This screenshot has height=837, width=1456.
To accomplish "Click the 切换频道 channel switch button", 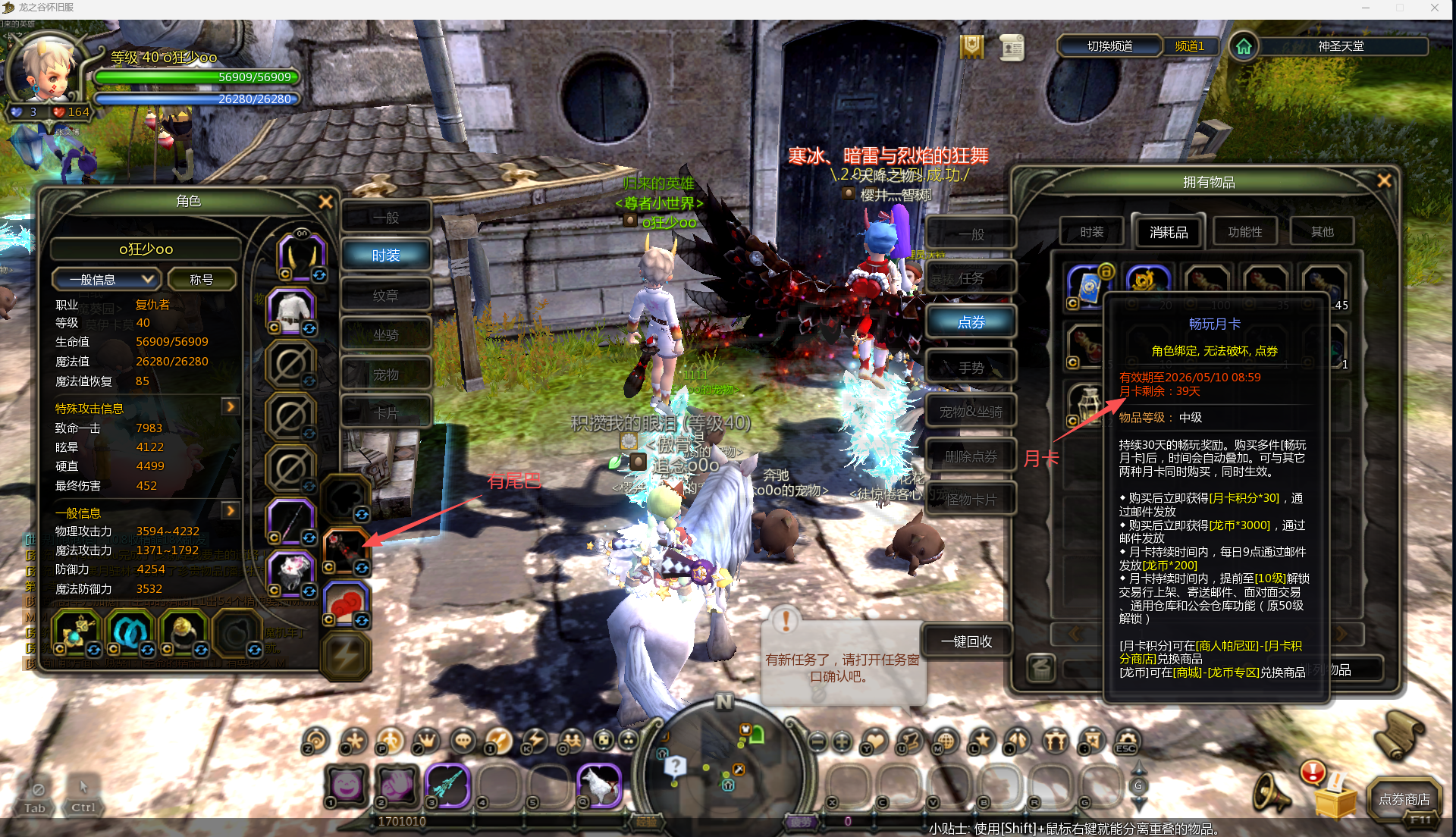I will [x=1109, y=46].
